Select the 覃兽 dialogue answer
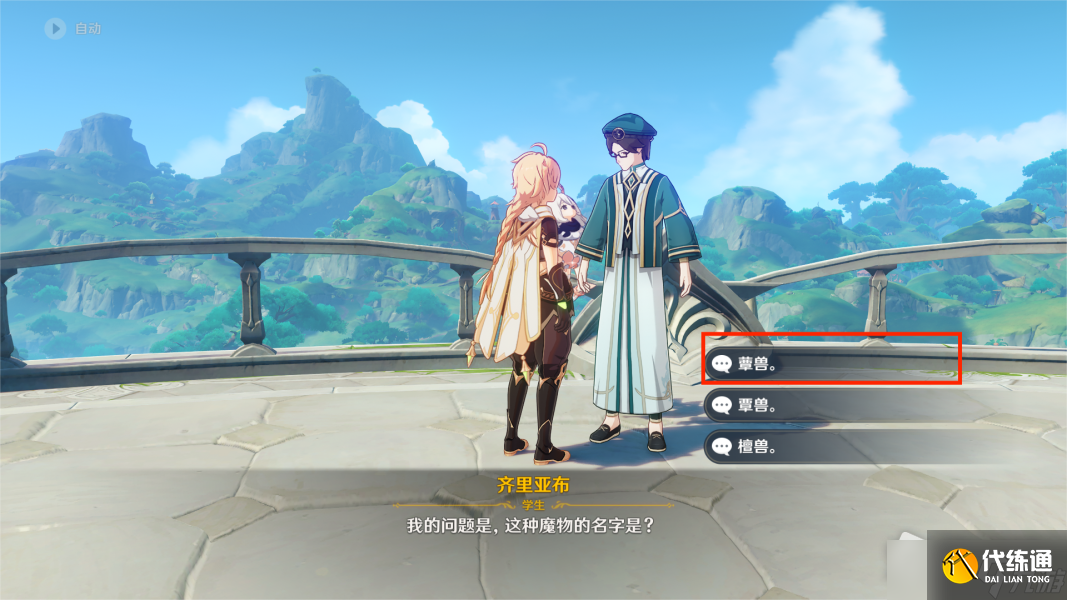1067x600 pixels. [830, 405]
